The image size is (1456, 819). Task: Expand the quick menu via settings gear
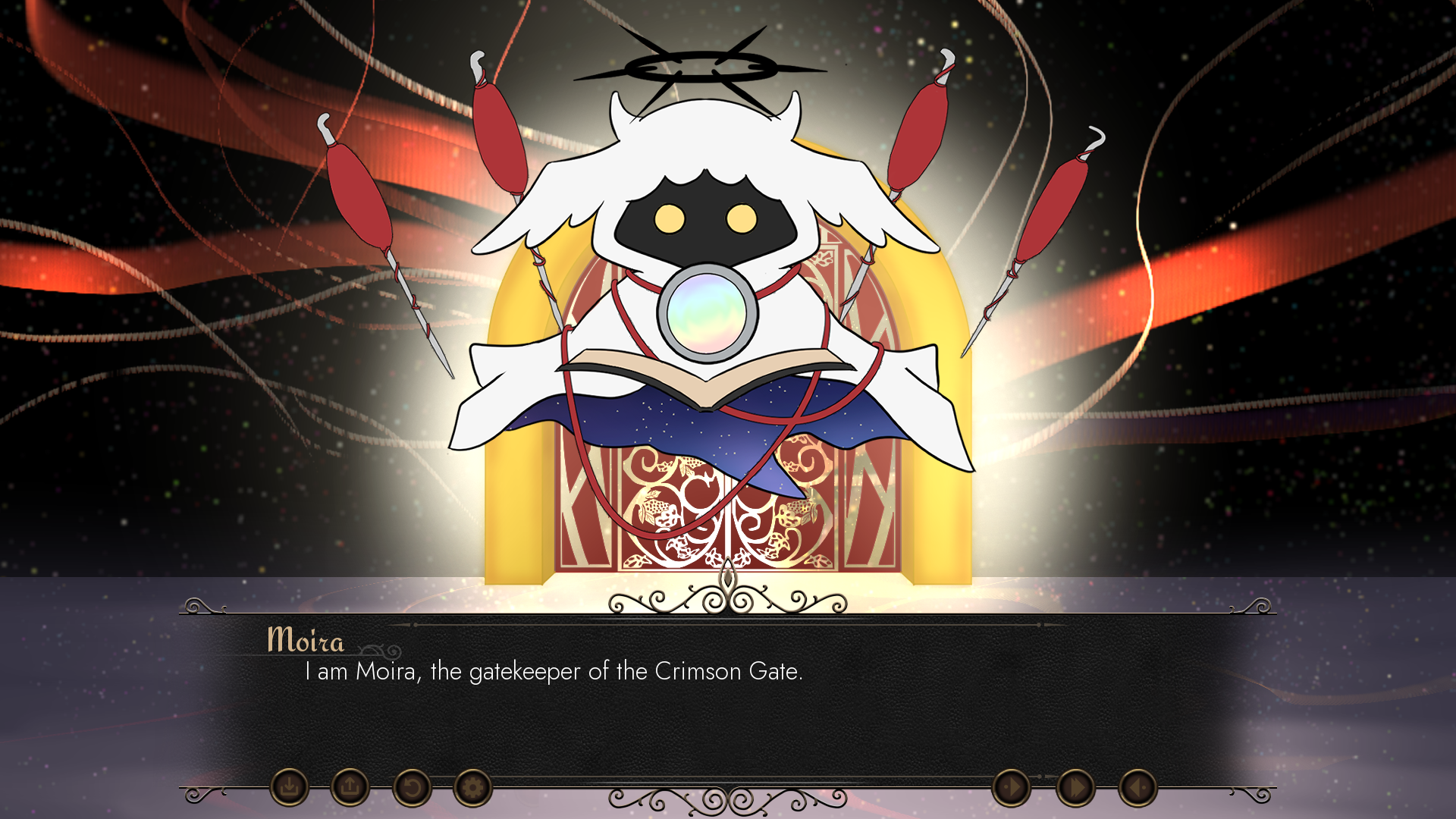(x=472, y=787)
